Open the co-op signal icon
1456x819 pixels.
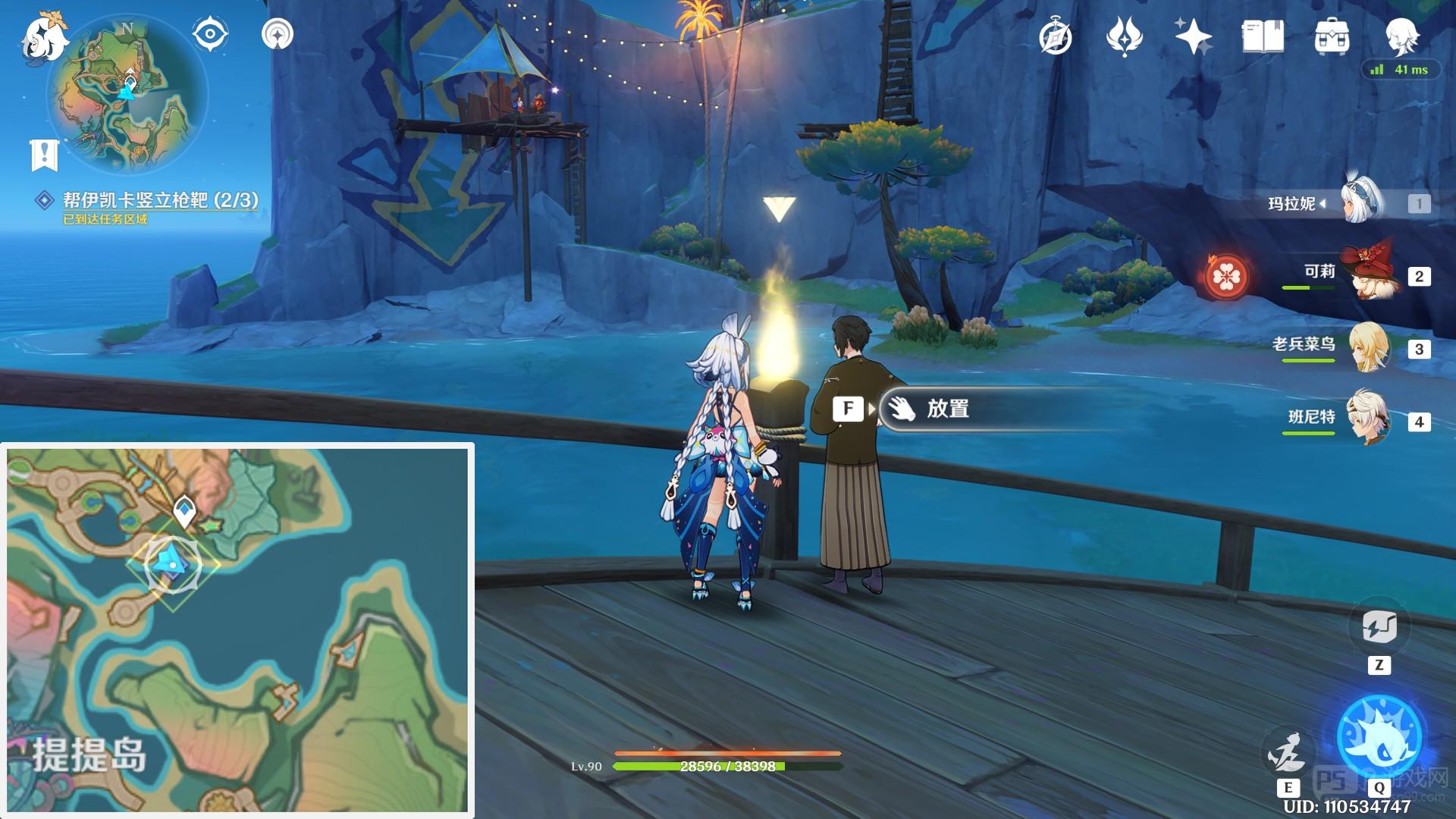[x=278, y=34]
